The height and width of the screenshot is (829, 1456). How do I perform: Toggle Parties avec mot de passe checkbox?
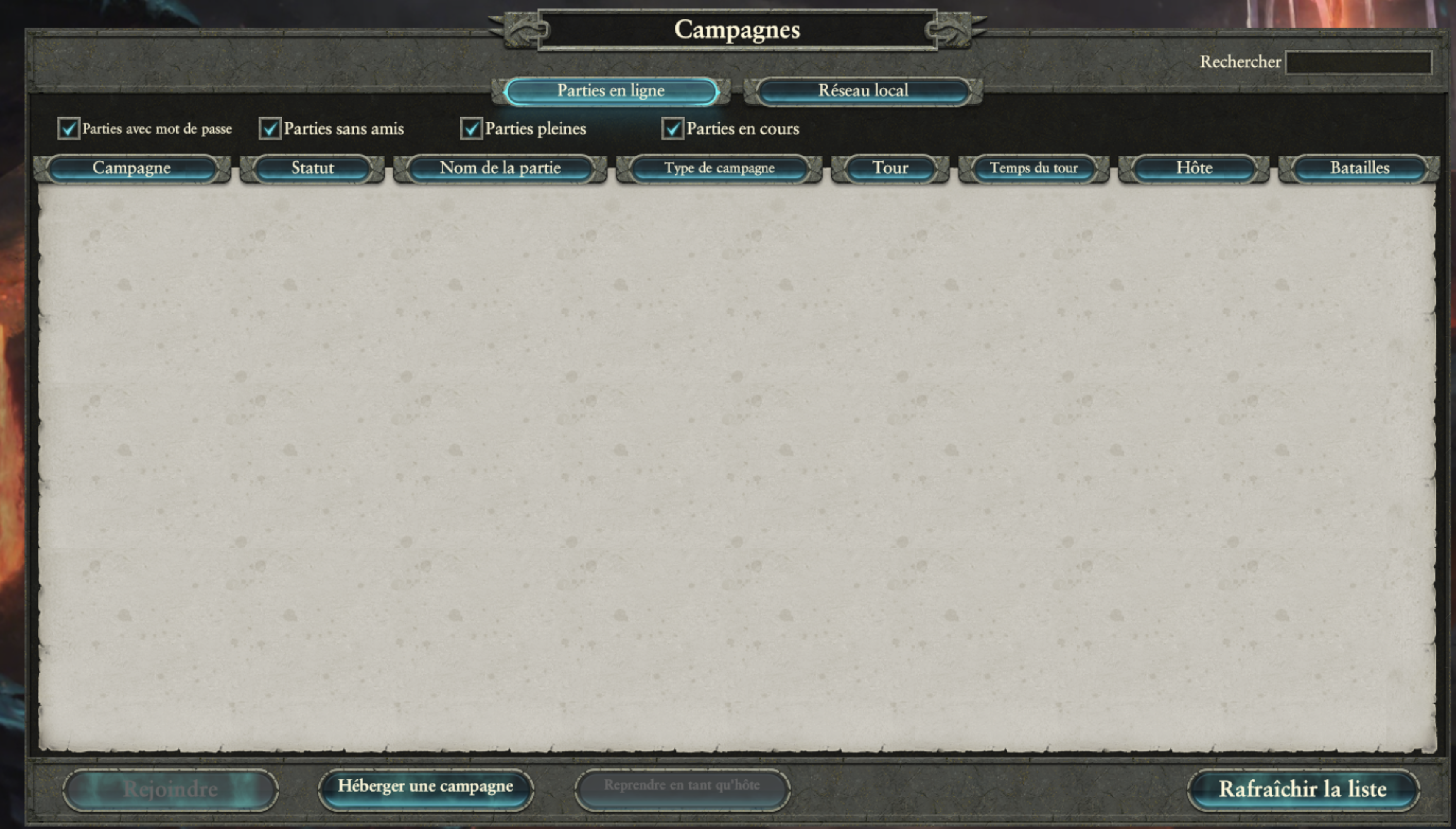click(x=68, y=129)
